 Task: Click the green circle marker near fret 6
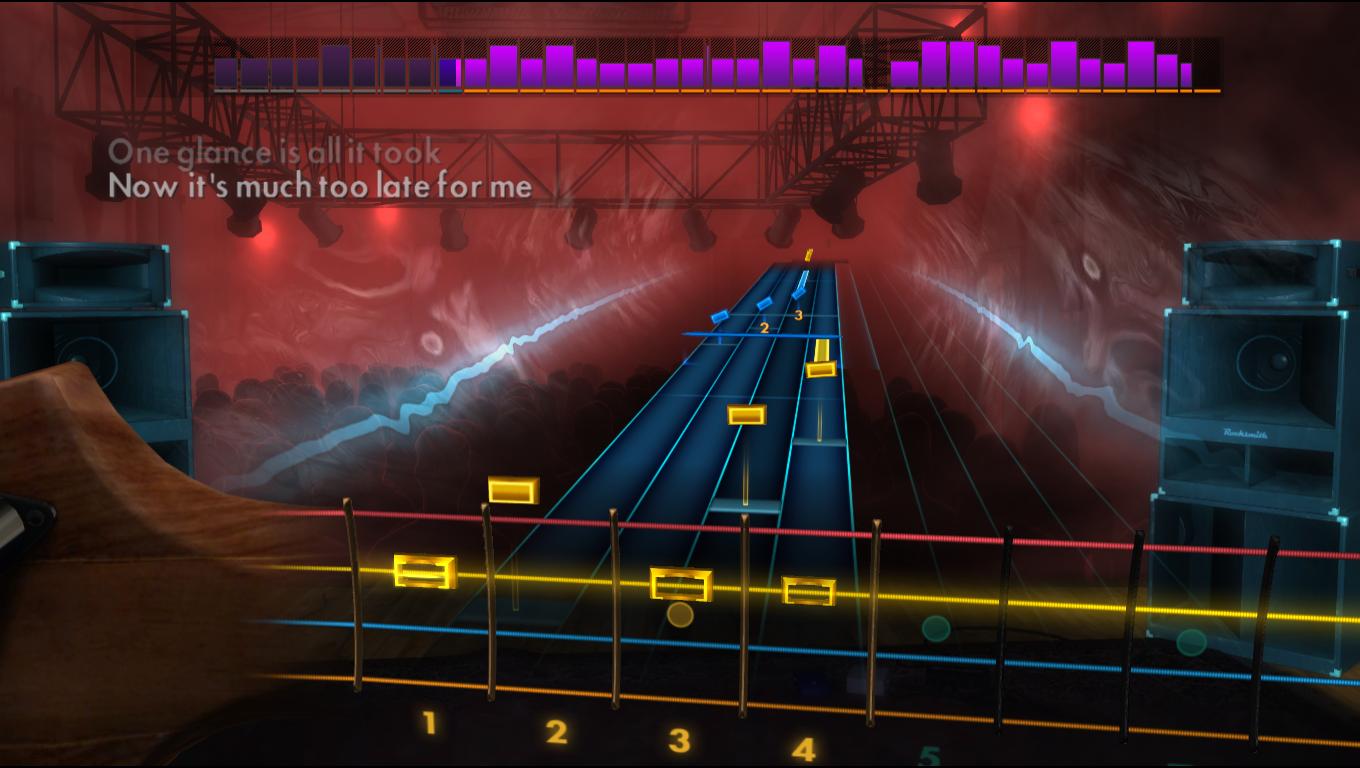pyautogui.click(x=1190, y=643)
